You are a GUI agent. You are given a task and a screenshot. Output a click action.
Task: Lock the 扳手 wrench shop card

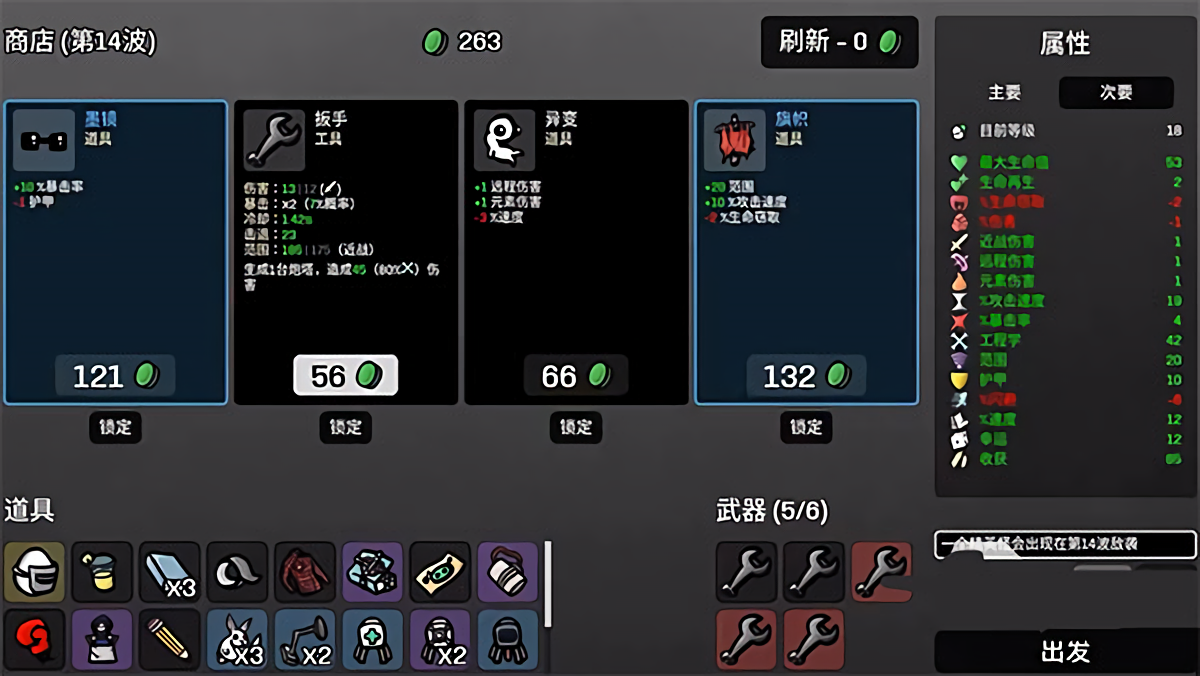click(345, 427)
